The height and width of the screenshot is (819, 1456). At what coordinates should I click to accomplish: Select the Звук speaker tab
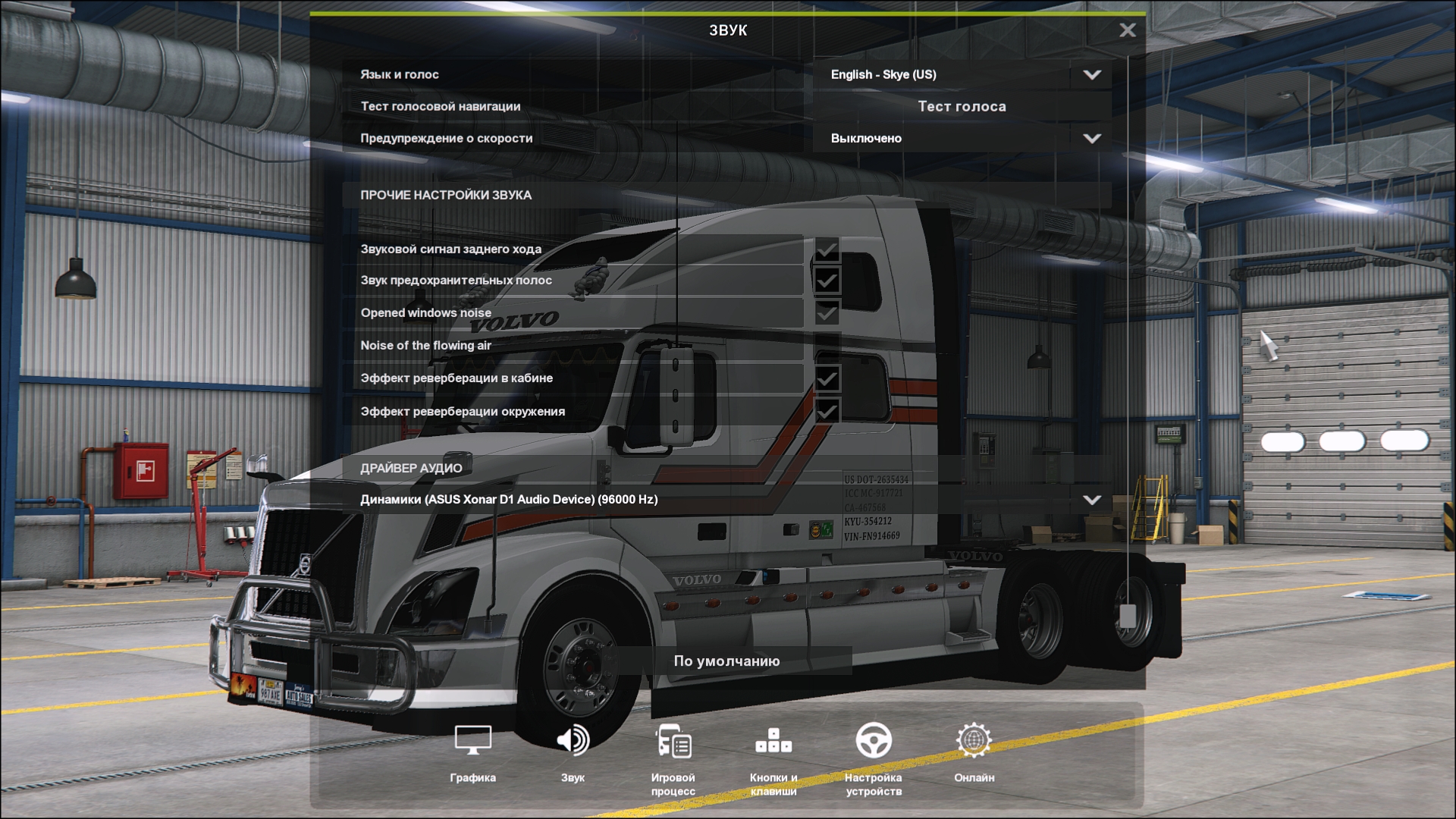point(573,751)
